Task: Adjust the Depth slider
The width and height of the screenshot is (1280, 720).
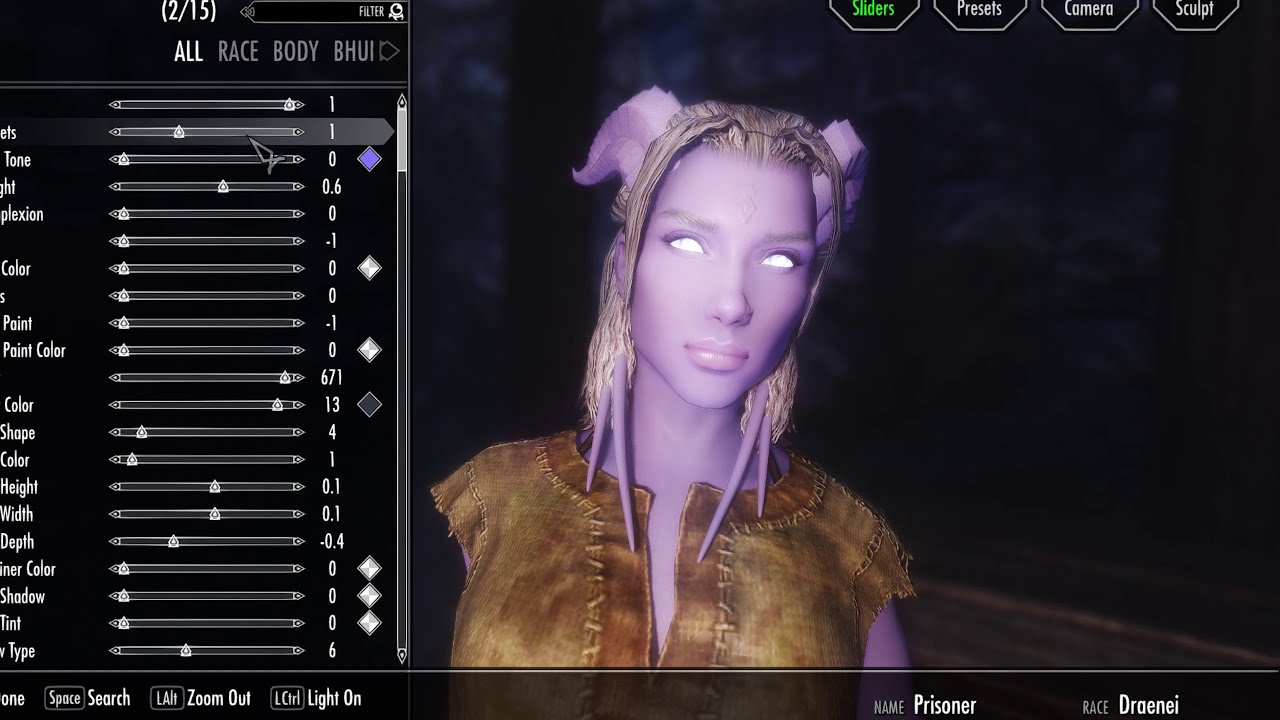Action: pos(207,541)
